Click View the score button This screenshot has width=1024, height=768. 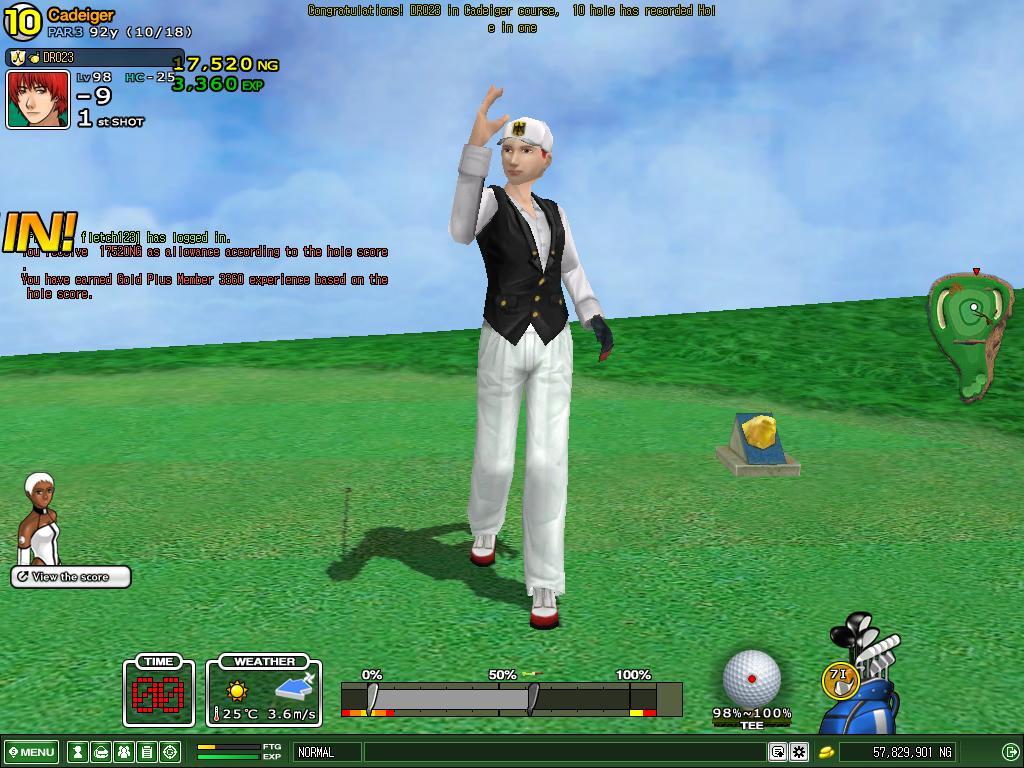[71, 577]
